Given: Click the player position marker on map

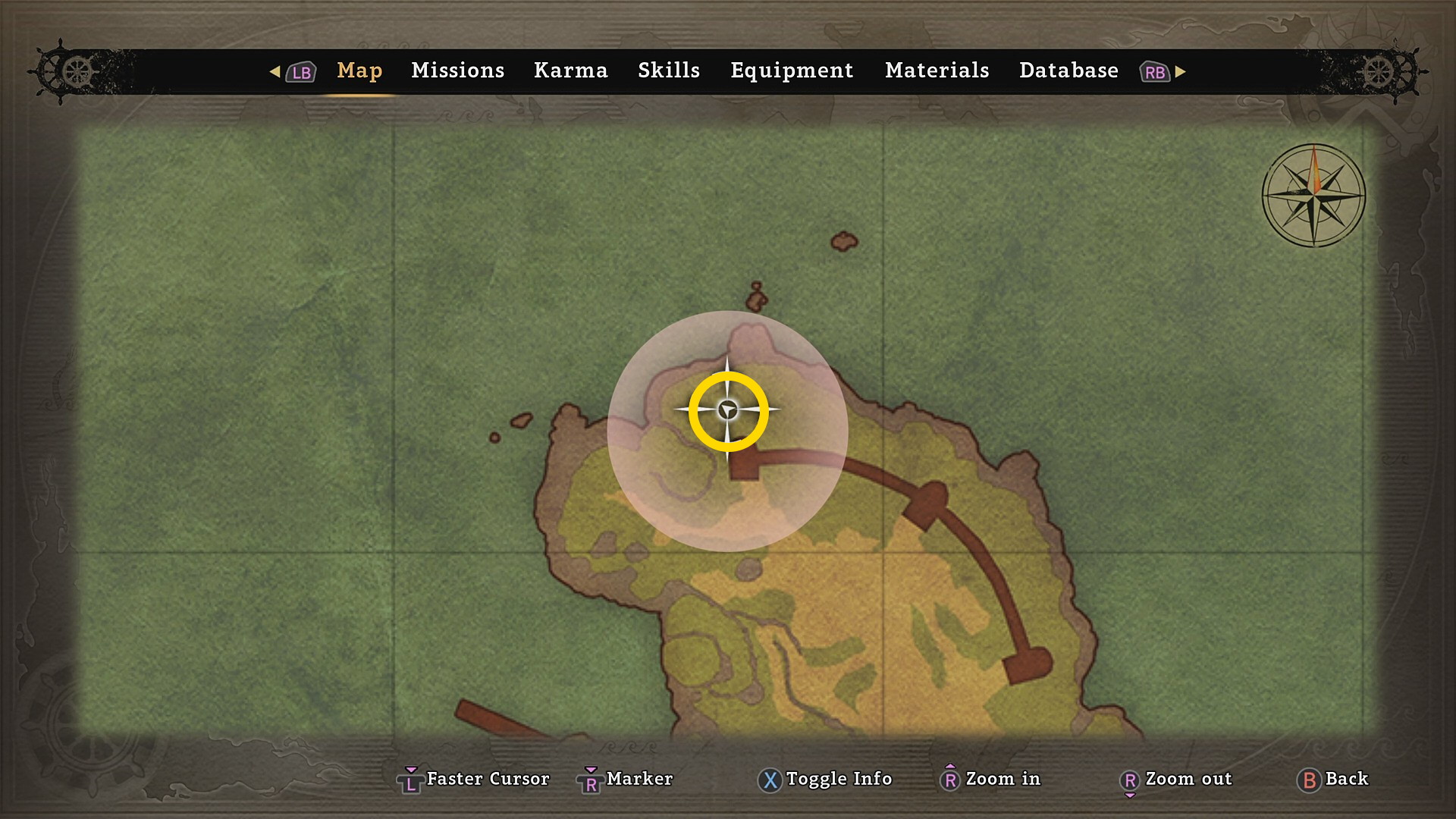Looking at the screenshot, I should point(728,410).
